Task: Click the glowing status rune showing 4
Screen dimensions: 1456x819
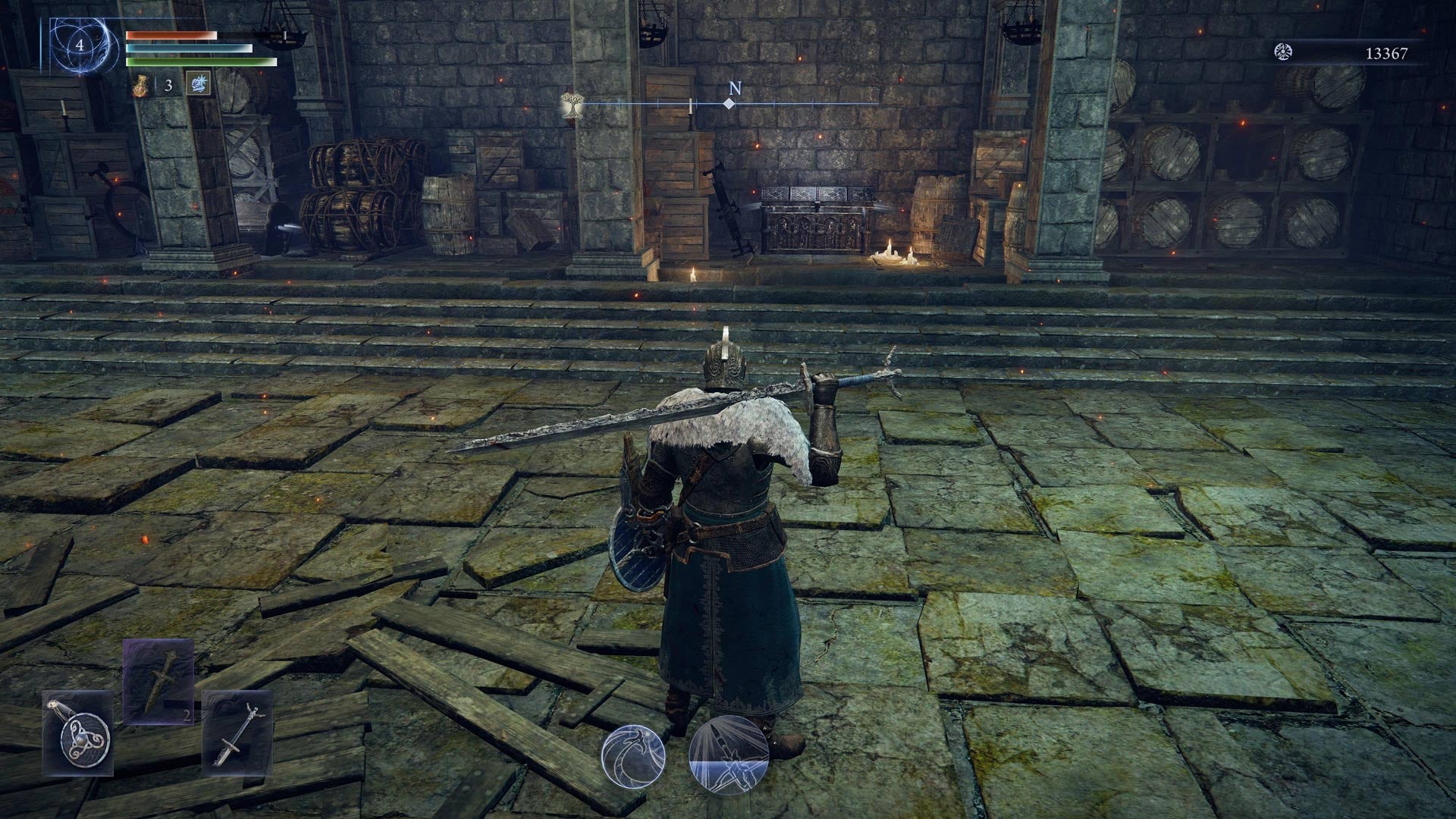Action: [80, 45]
